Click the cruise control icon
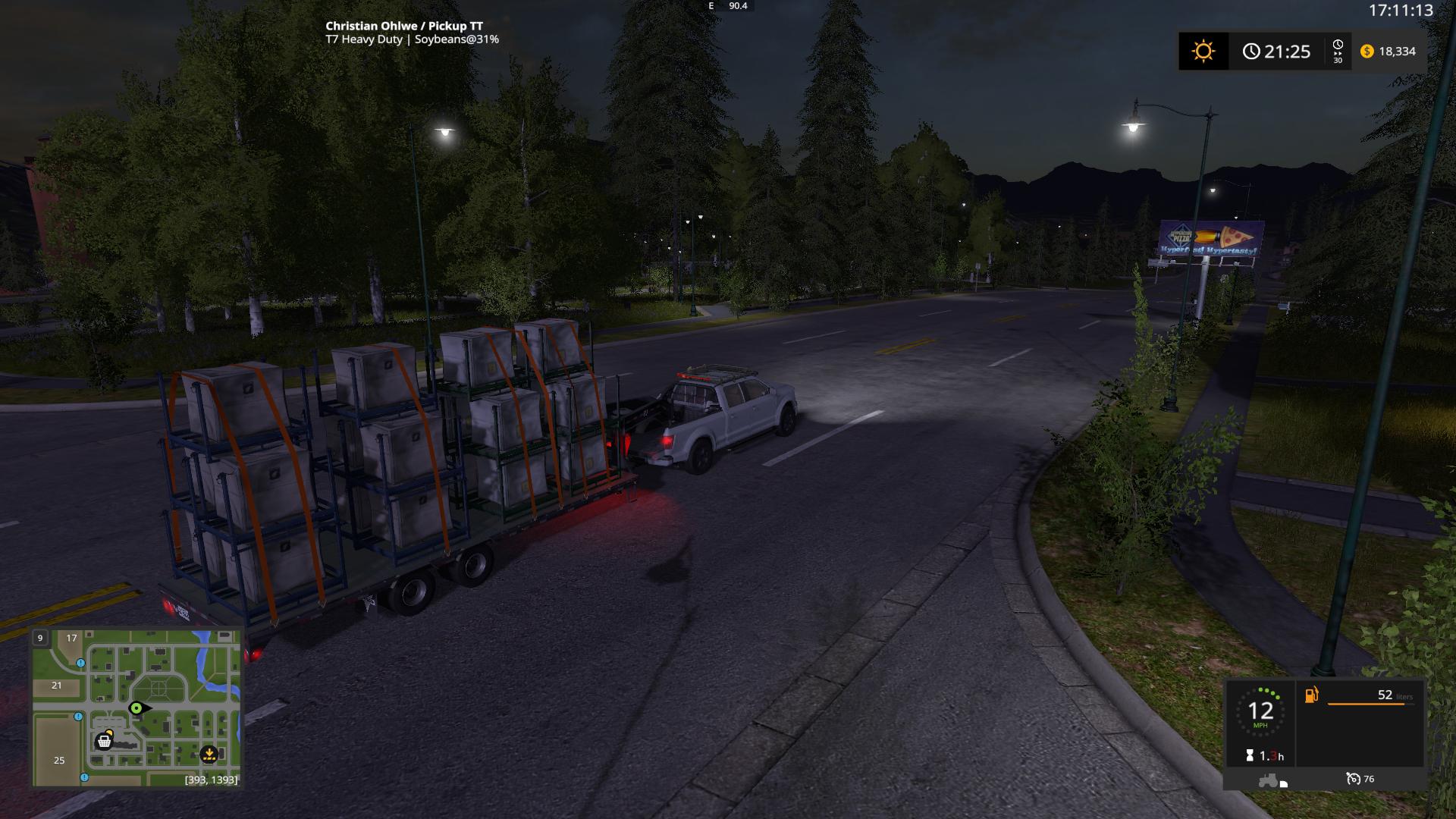Viewport: 1456px width, 819px height. pyautogui.click(x=1354, y=779)
